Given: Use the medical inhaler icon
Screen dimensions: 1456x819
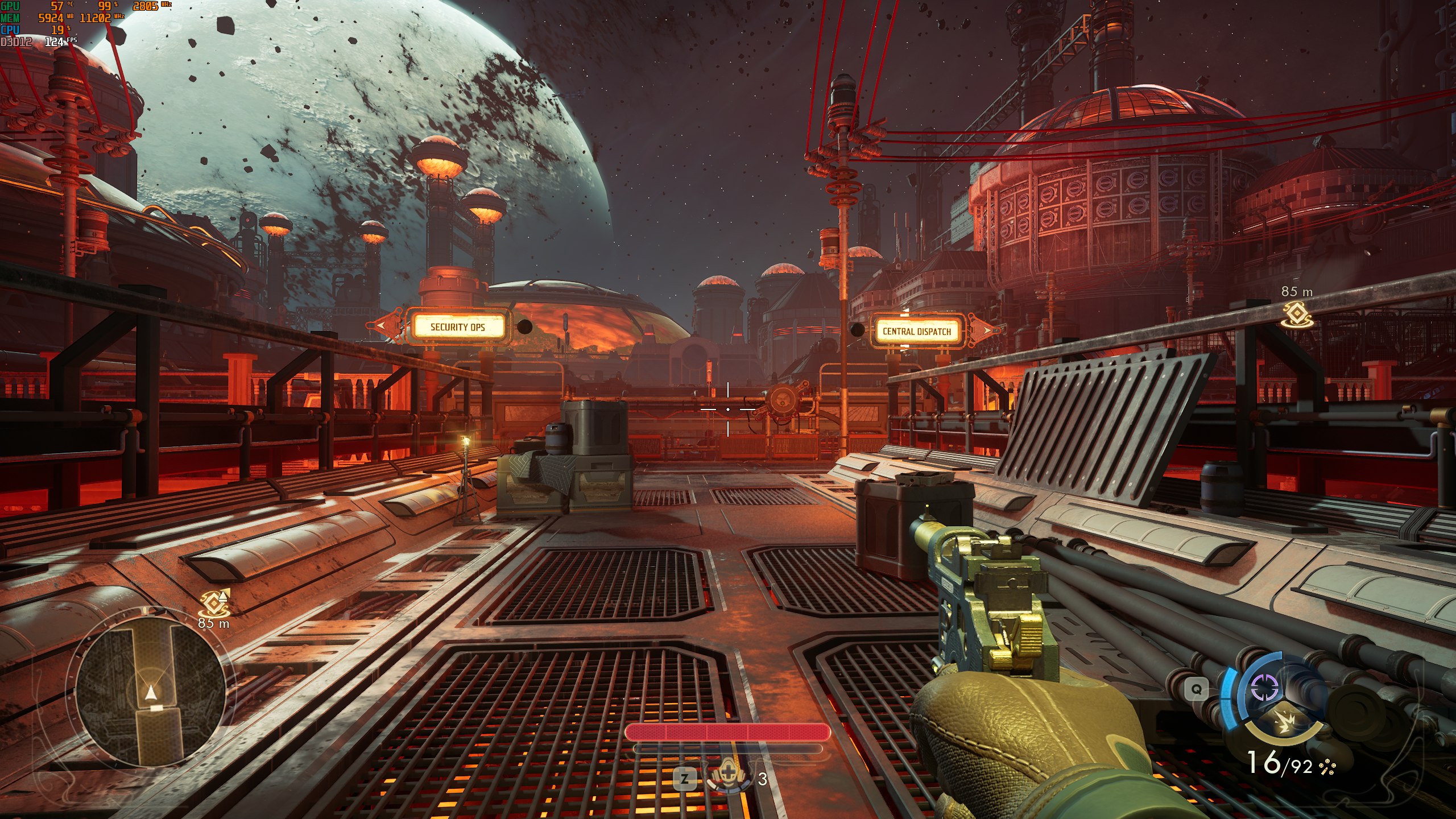Looking at the screenshot, I should point(729,777).
